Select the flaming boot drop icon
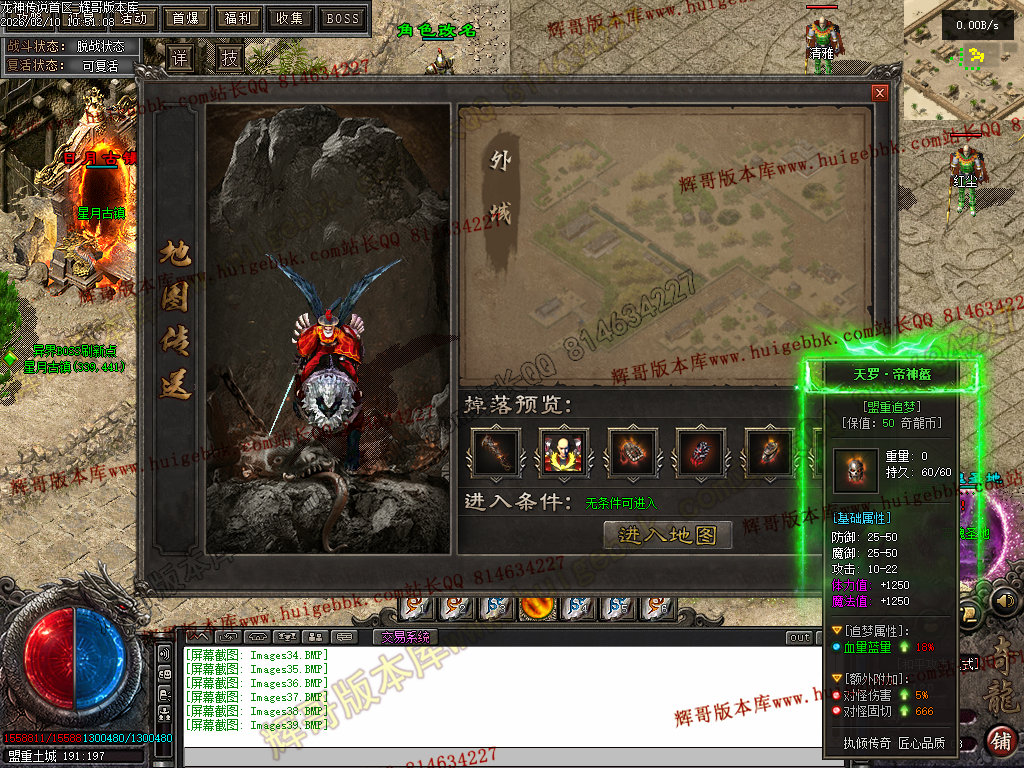The image size is (1024, 768). [769, 452]
